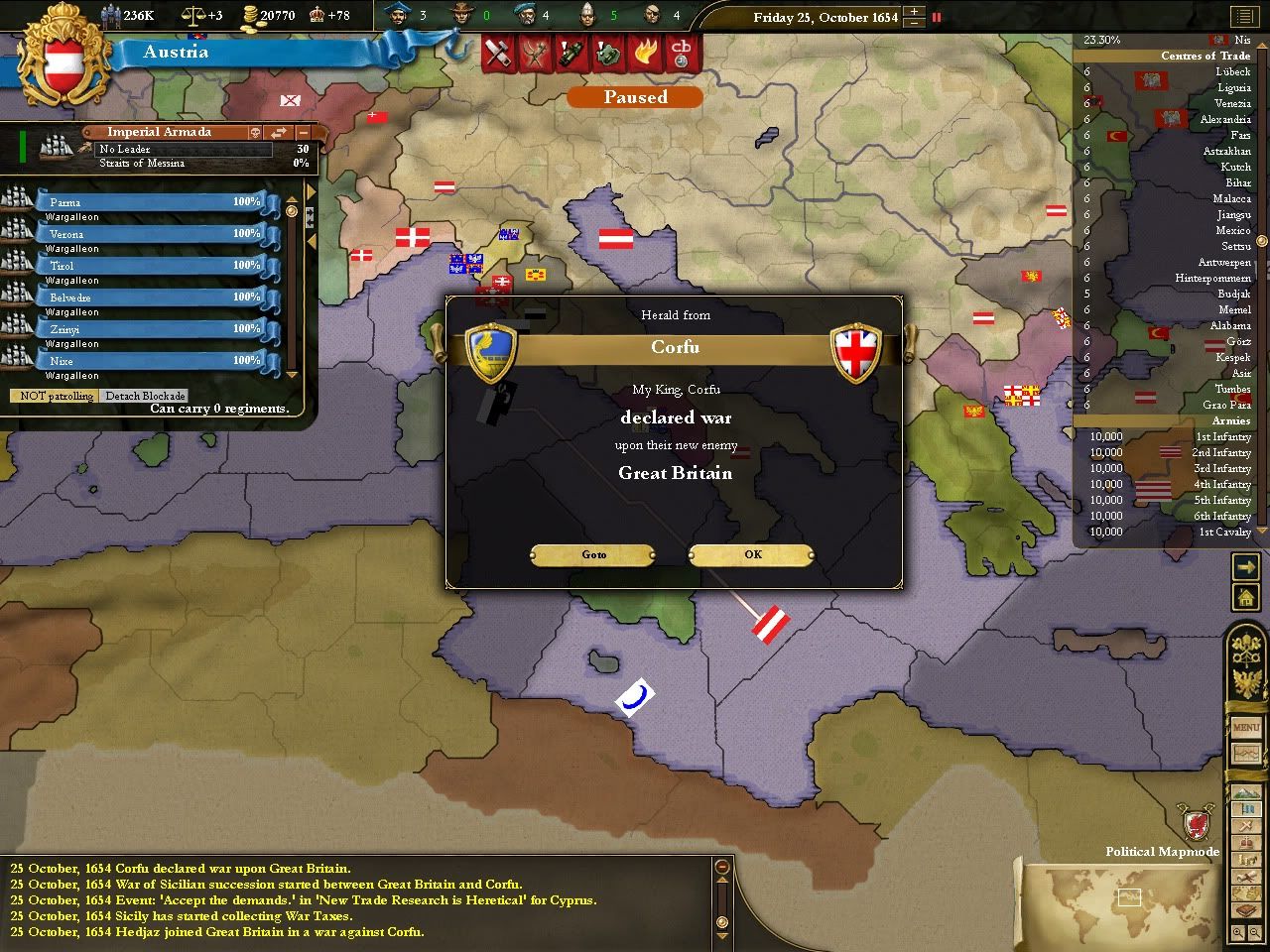Go to Corfu with the Goto button
The width and height of the screenshot is (1270, 952).
[593, 554]
